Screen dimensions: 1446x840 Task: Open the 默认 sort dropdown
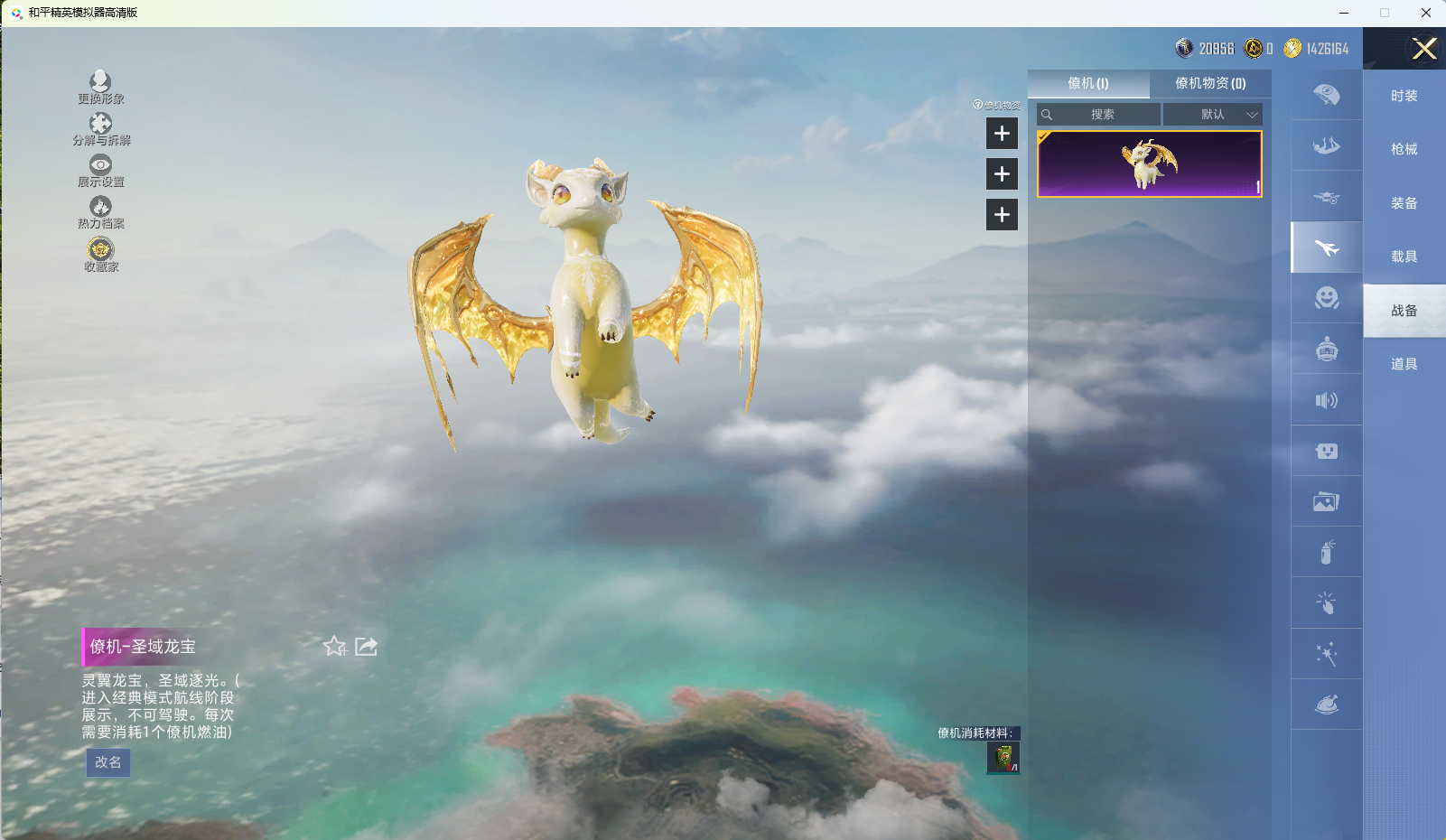coord(1213,115)
